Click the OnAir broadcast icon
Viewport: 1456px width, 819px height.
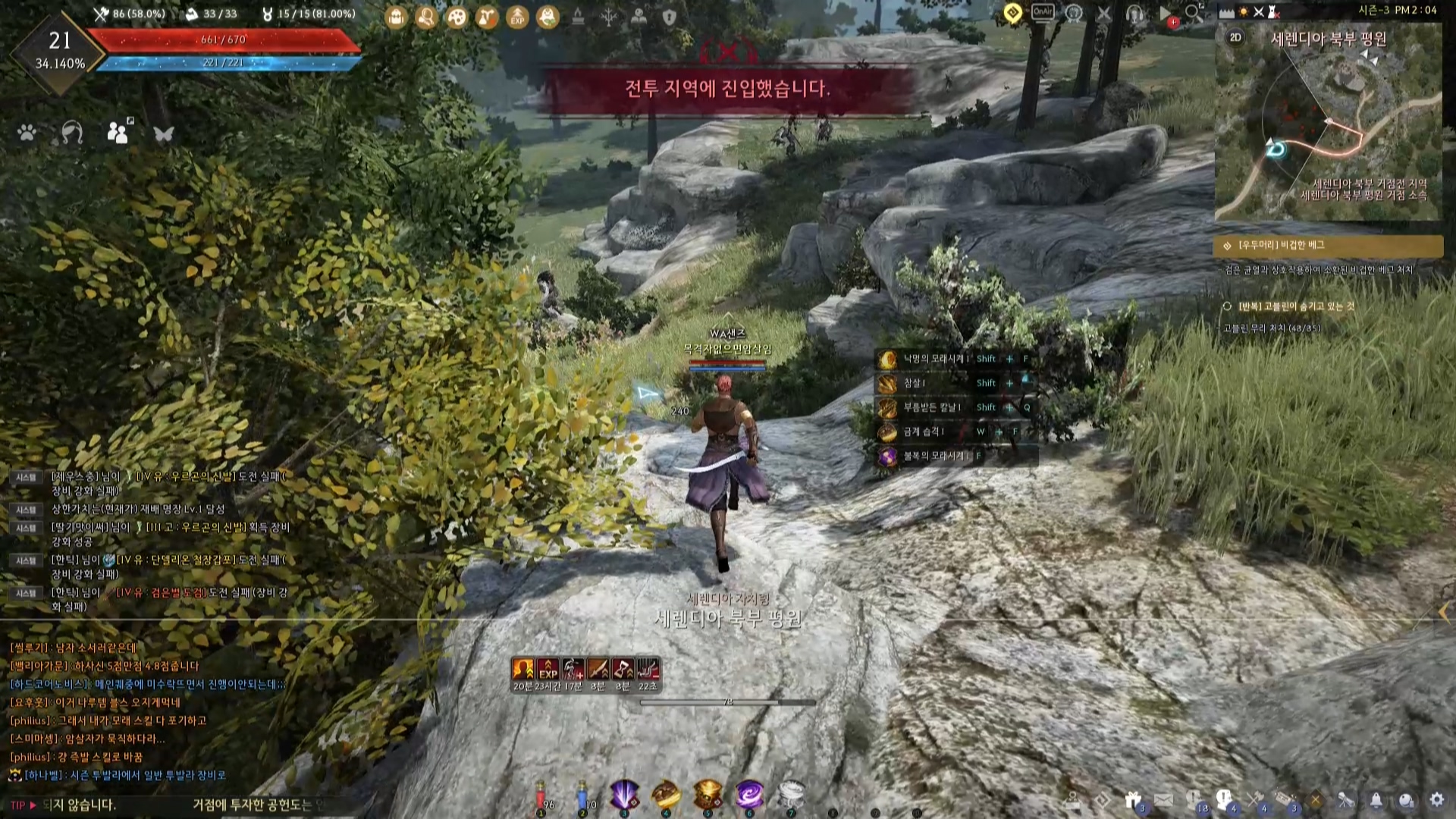pyautogui.click(x=1043, y=13)
